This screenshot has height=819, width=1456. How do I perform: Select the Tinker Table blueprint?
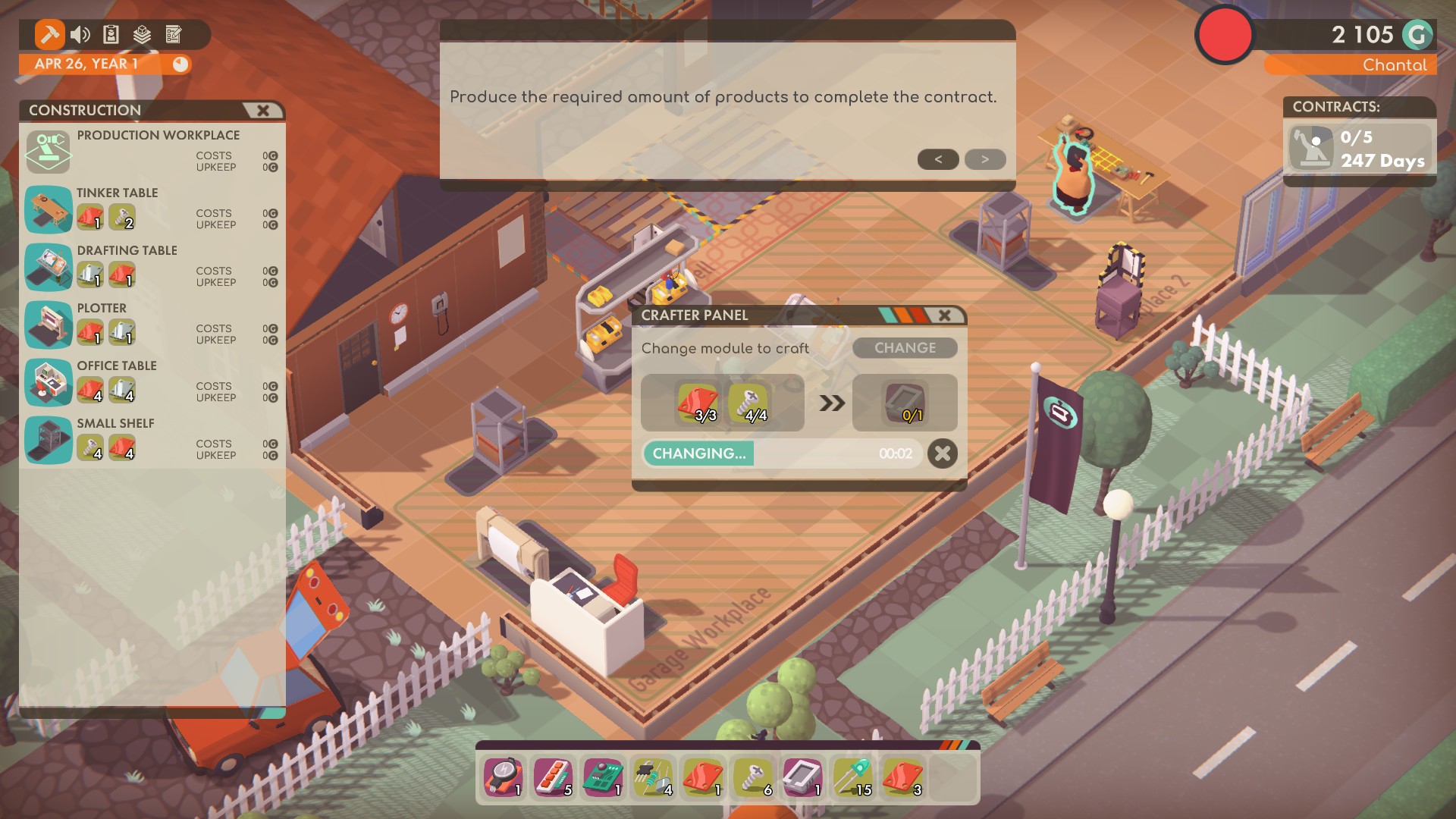48,211
